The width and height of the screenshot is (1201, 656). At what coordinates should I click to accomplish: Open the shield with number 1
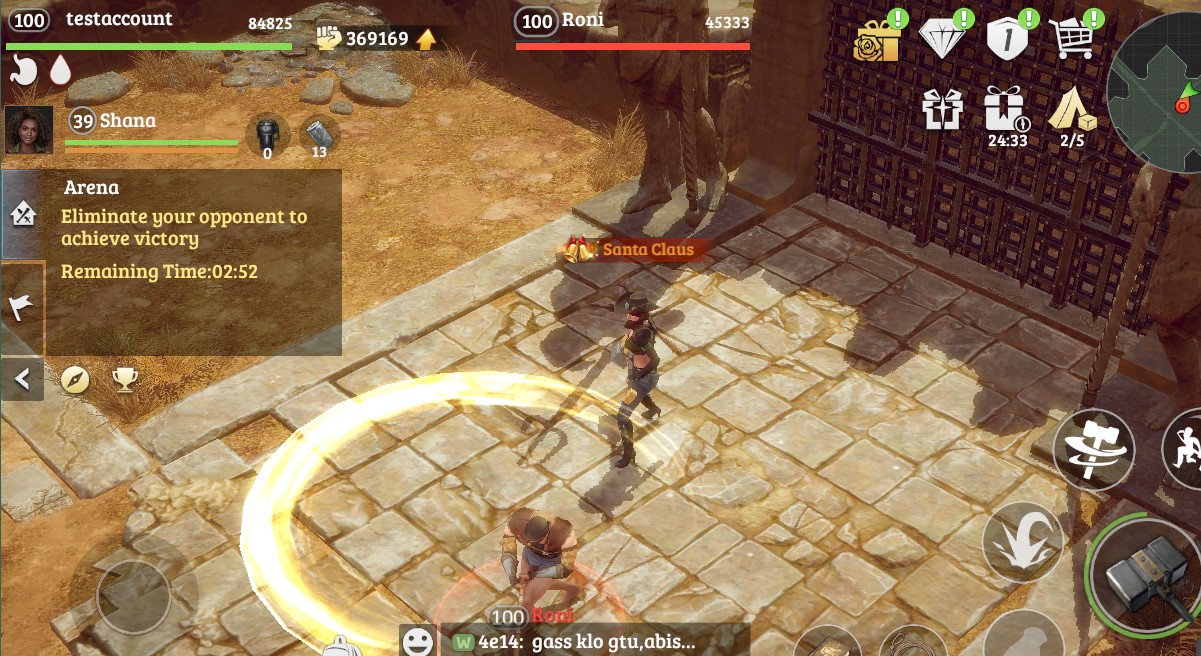coord(1007,40)
